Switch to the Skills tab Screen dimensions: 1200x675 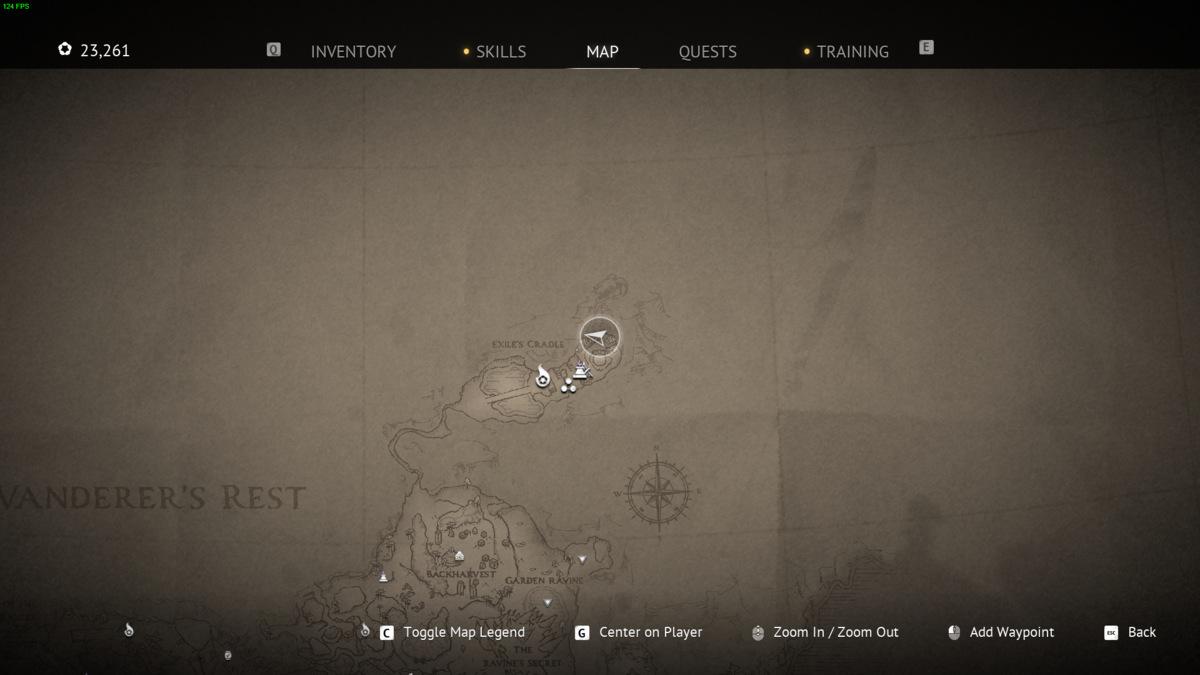(500, 52)
